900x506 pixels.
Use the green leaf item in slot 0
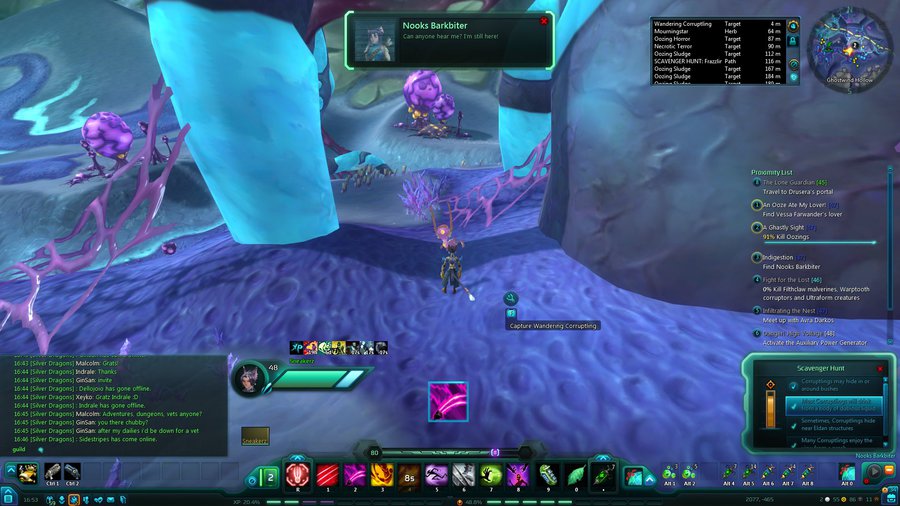pyautogui.click(x=574, y=472)
